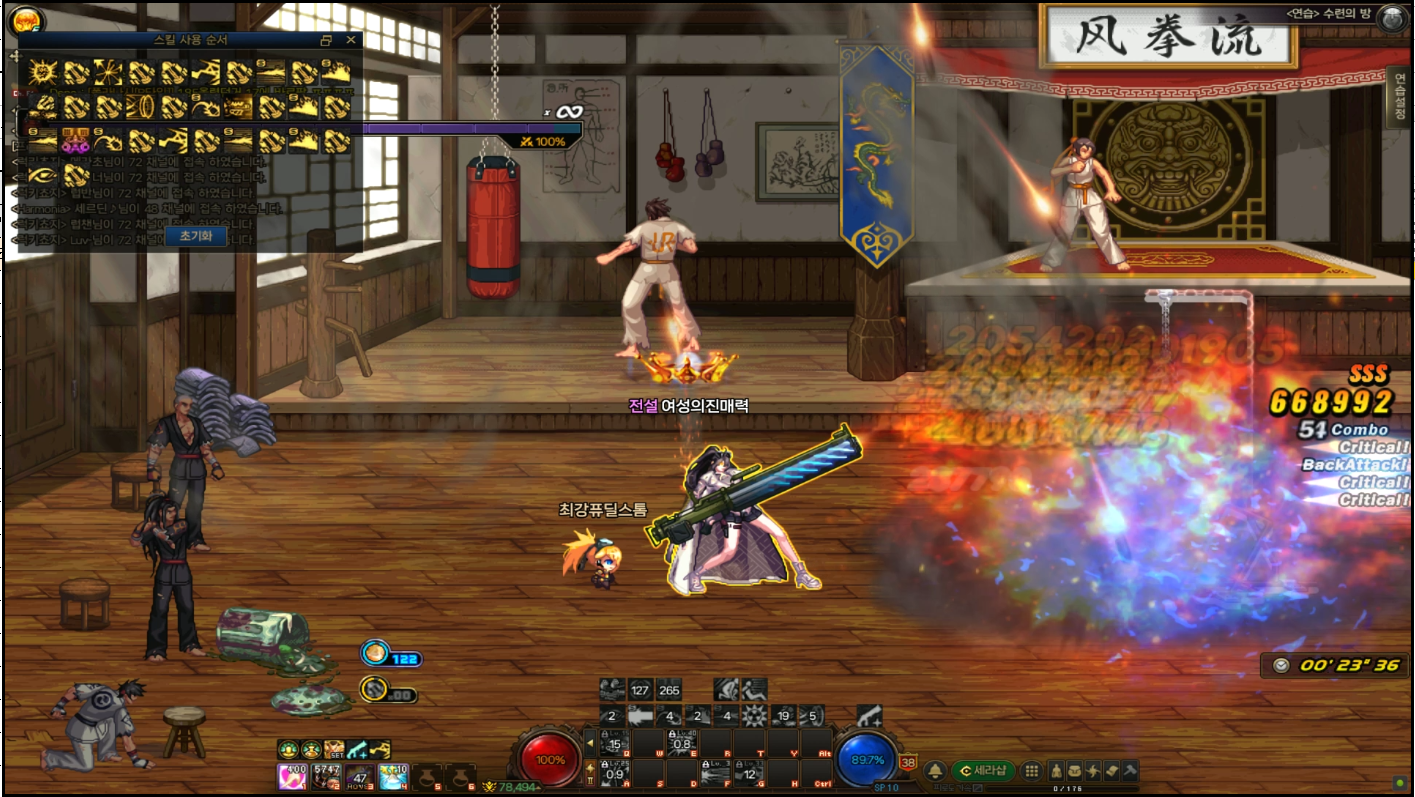Activate the skill on the Q slot

coord(617,744)
